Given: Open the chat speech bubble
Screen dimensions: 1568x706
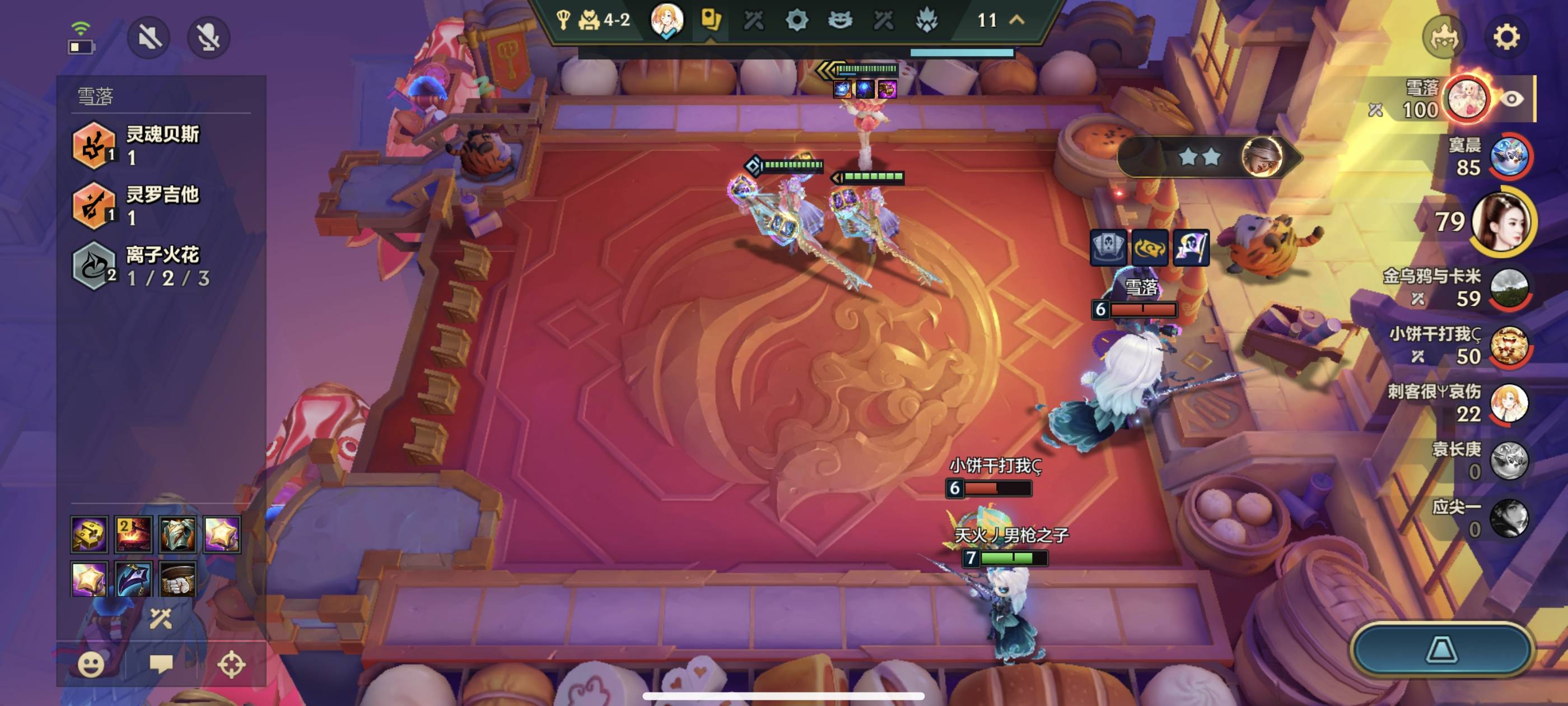Looking at the screenshot, I should click(x=161, y=664).
